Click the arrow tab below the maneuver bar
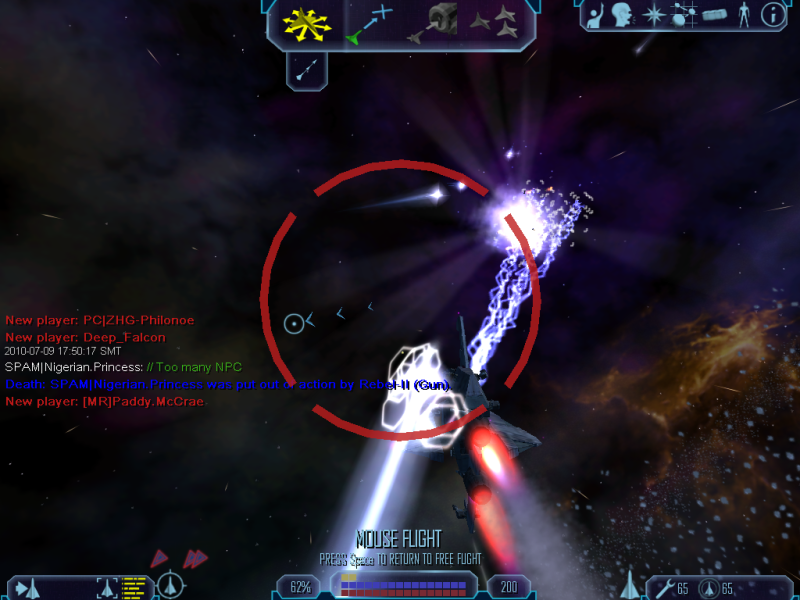Screen dimensions: 800x600 [307, 69]
